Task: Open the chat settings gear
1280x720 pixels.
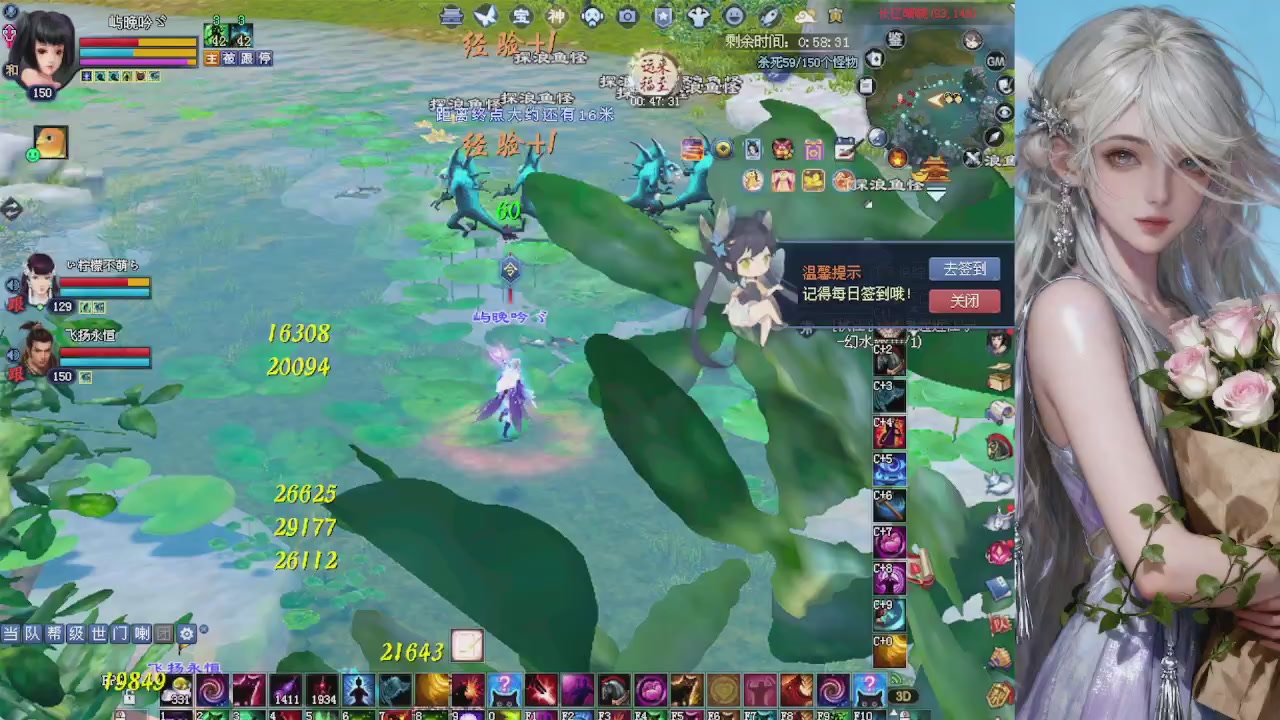Action: point(186,633)
